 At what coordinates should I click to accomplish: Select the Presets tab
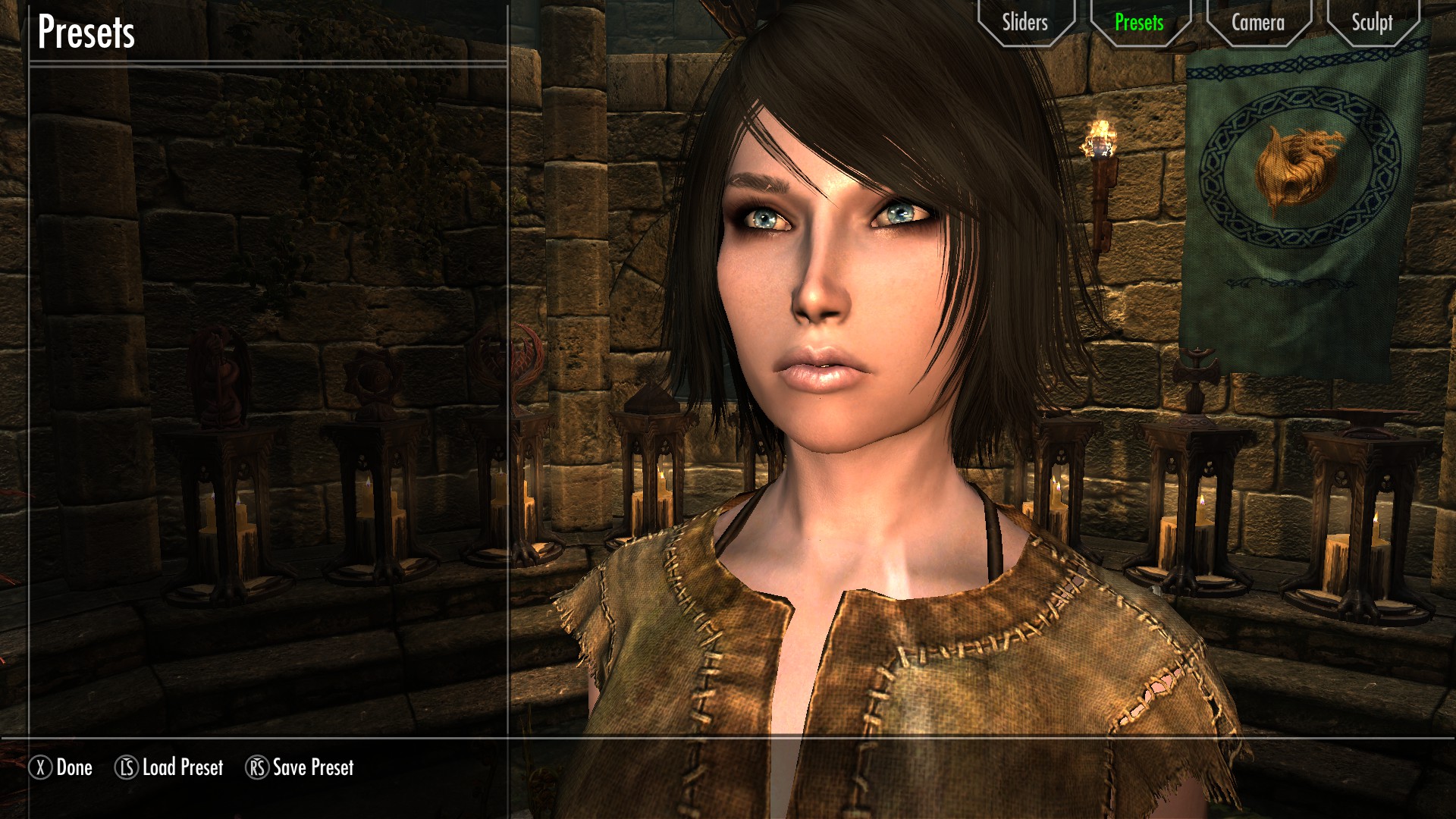point(1138,23)
